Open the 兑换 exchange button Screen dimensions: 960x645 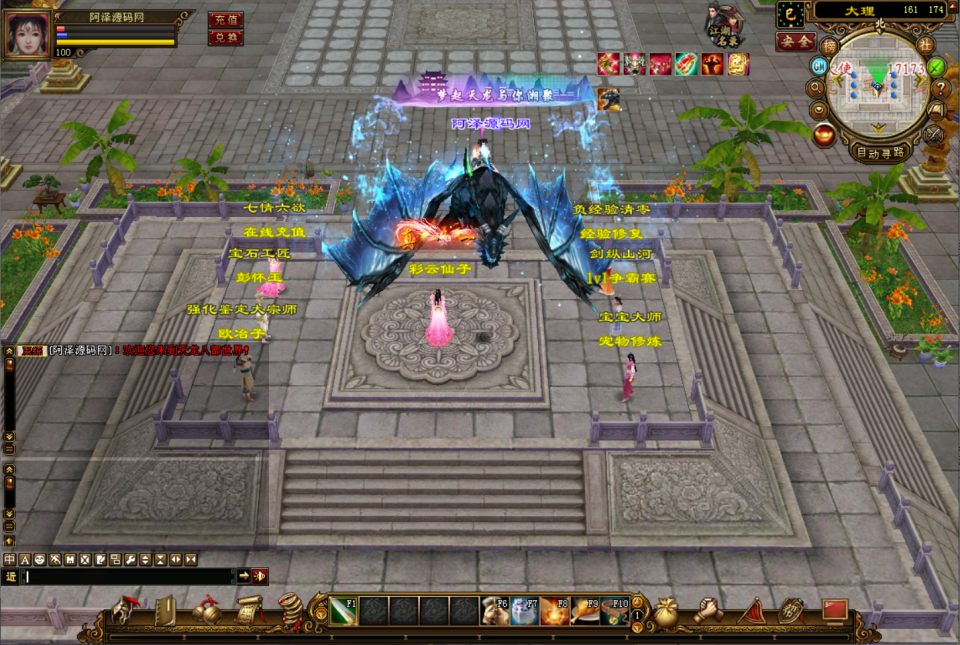[225, 37]
